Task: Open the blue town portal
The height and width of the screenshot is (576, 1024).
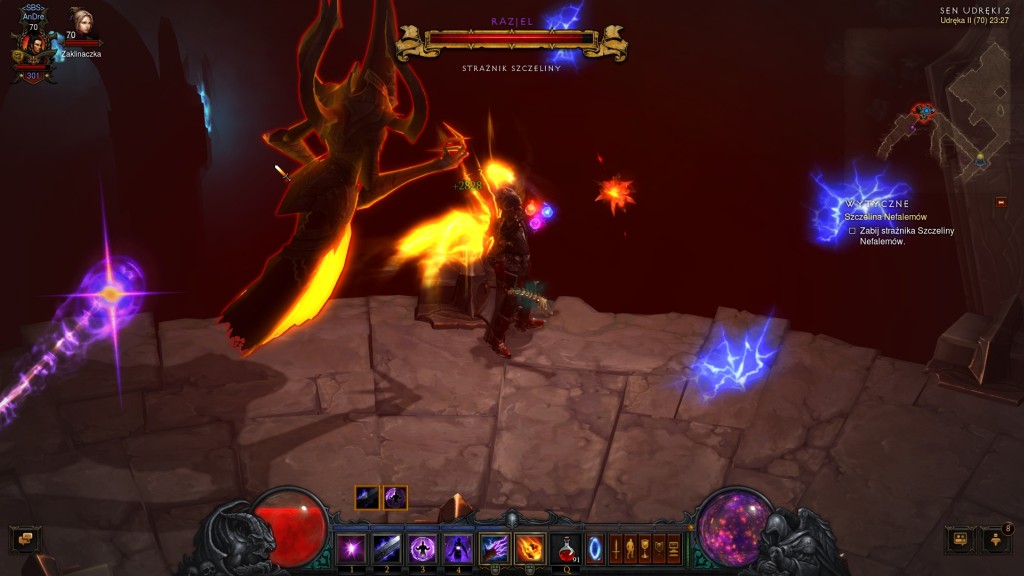Action: pos(595,548)
